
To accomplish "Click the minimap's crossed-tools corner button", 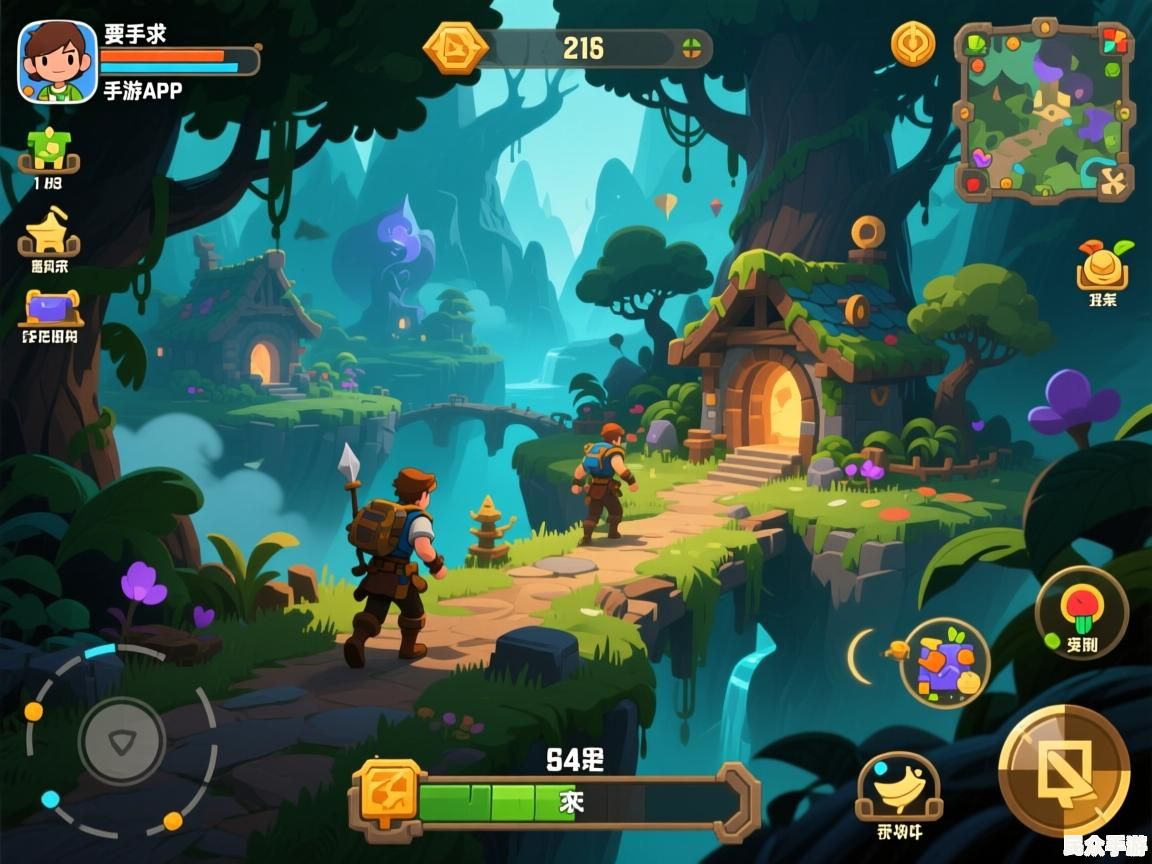I will click(1113, 181).
